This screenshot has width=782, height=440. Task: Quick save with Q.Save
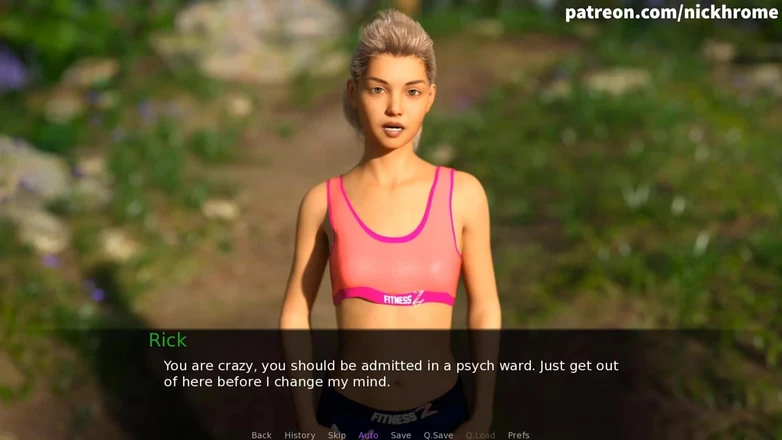pos(438,435)
